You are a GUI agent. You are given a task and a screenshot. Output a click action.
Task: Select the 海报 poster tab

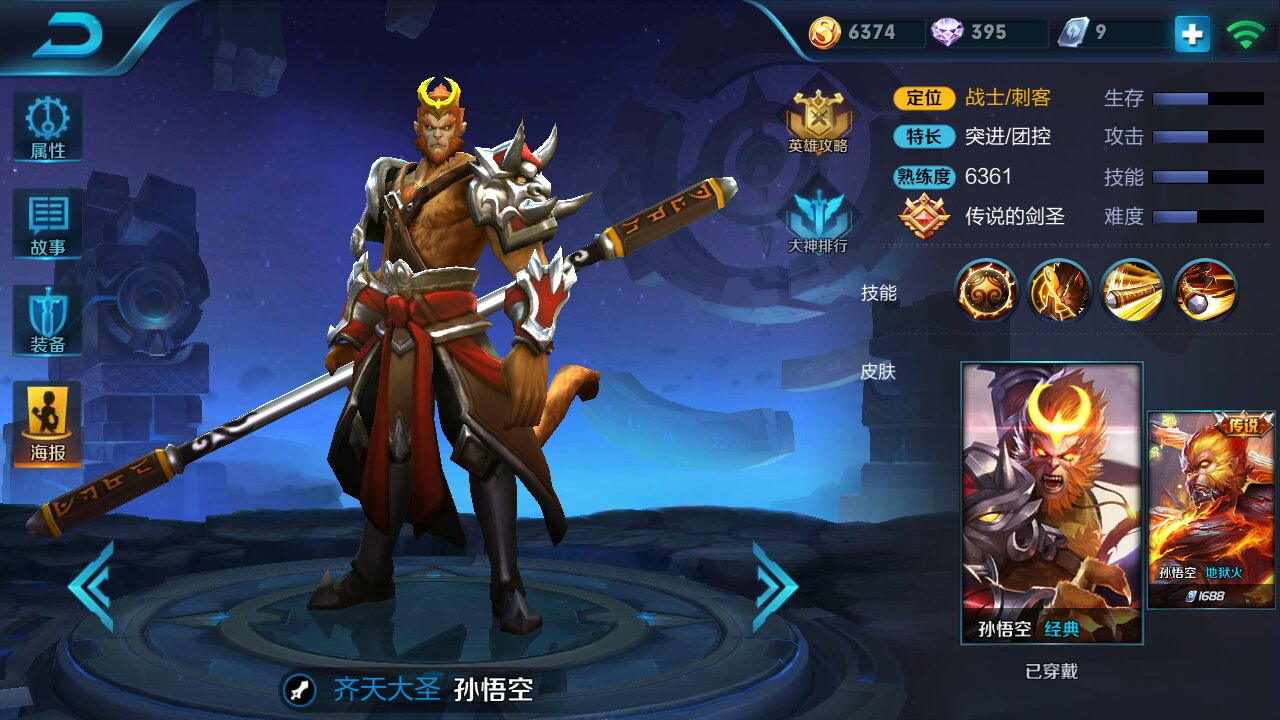[x=47, y=424]
